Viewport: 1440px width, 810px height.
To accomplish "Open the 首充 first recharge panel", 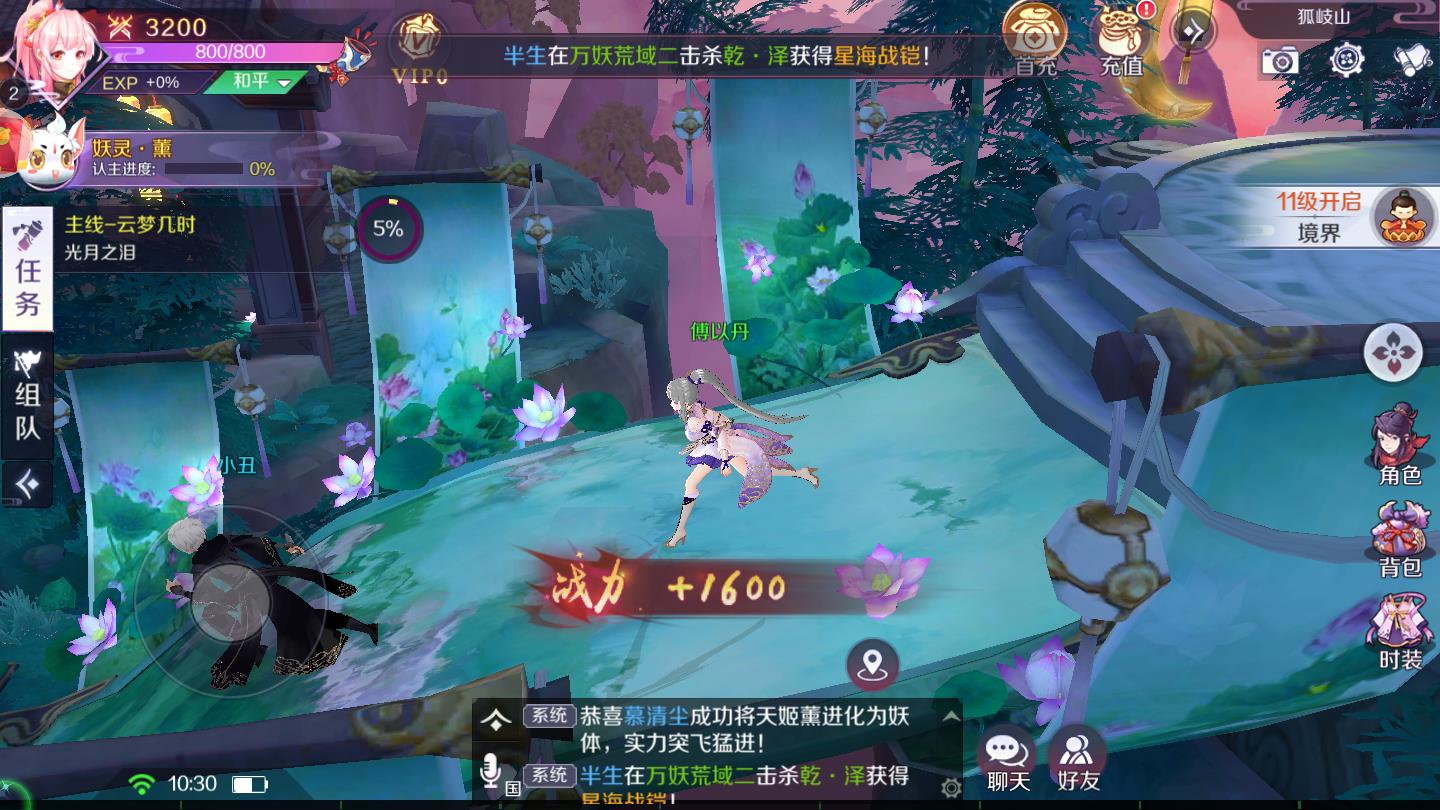I will coord(1032,35).
